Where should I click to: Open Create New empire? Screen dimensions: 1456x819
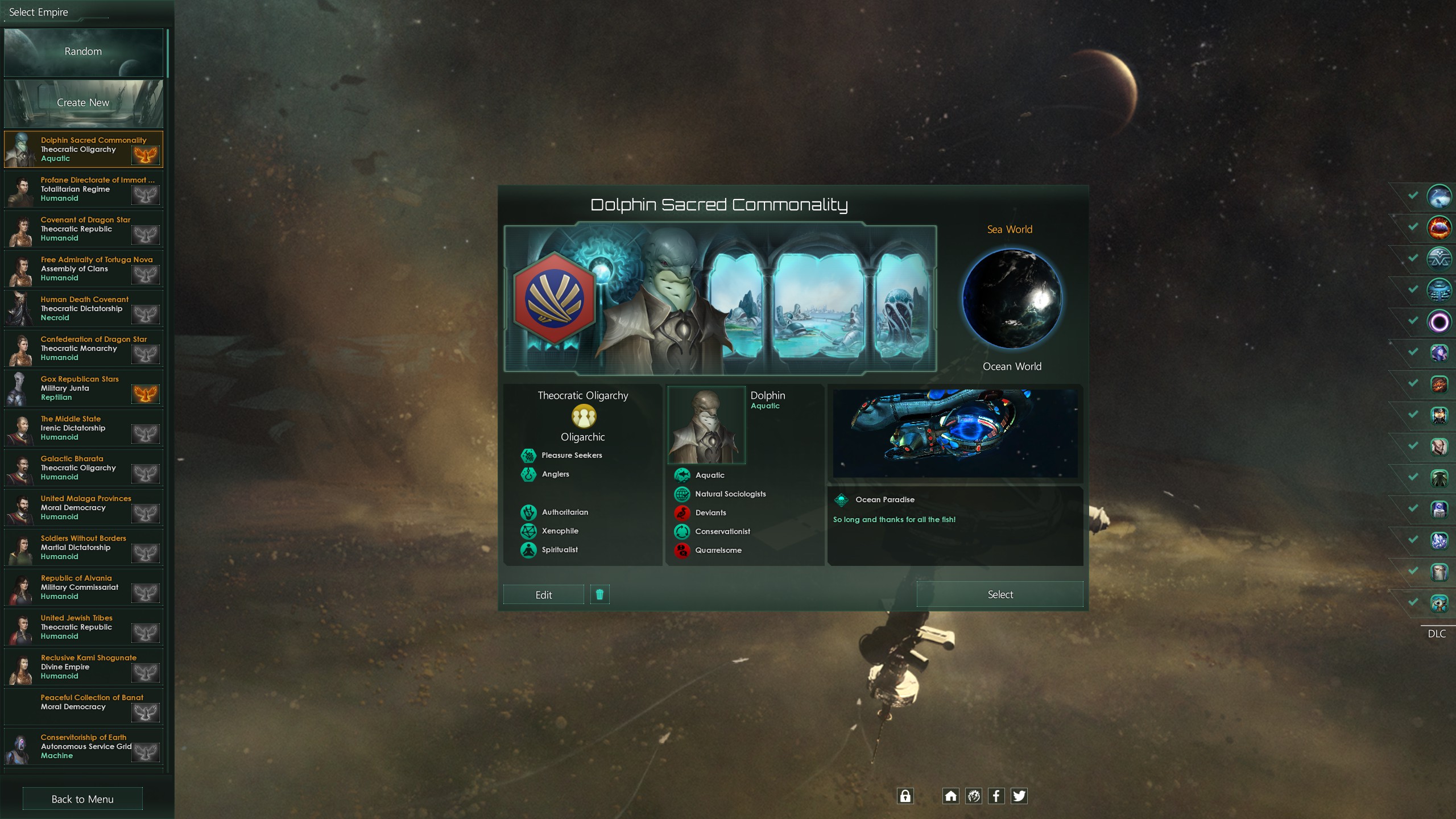(x=83, y=103)
